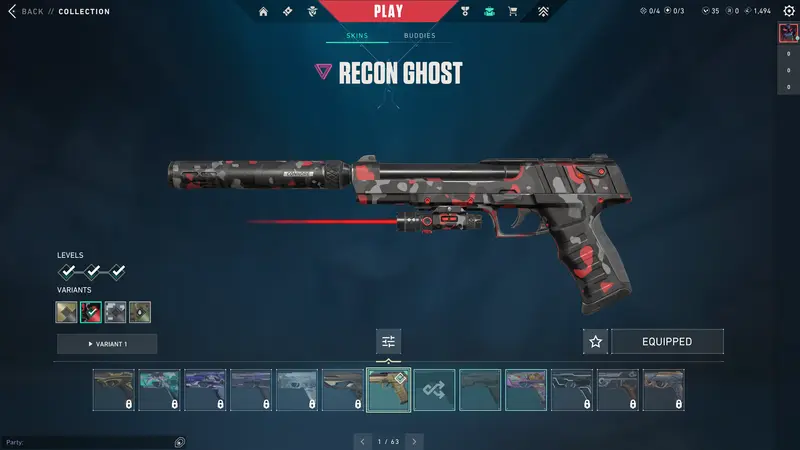800x450 pixels.
Task: Open the player card avatar
Action: tap(787, 33)
